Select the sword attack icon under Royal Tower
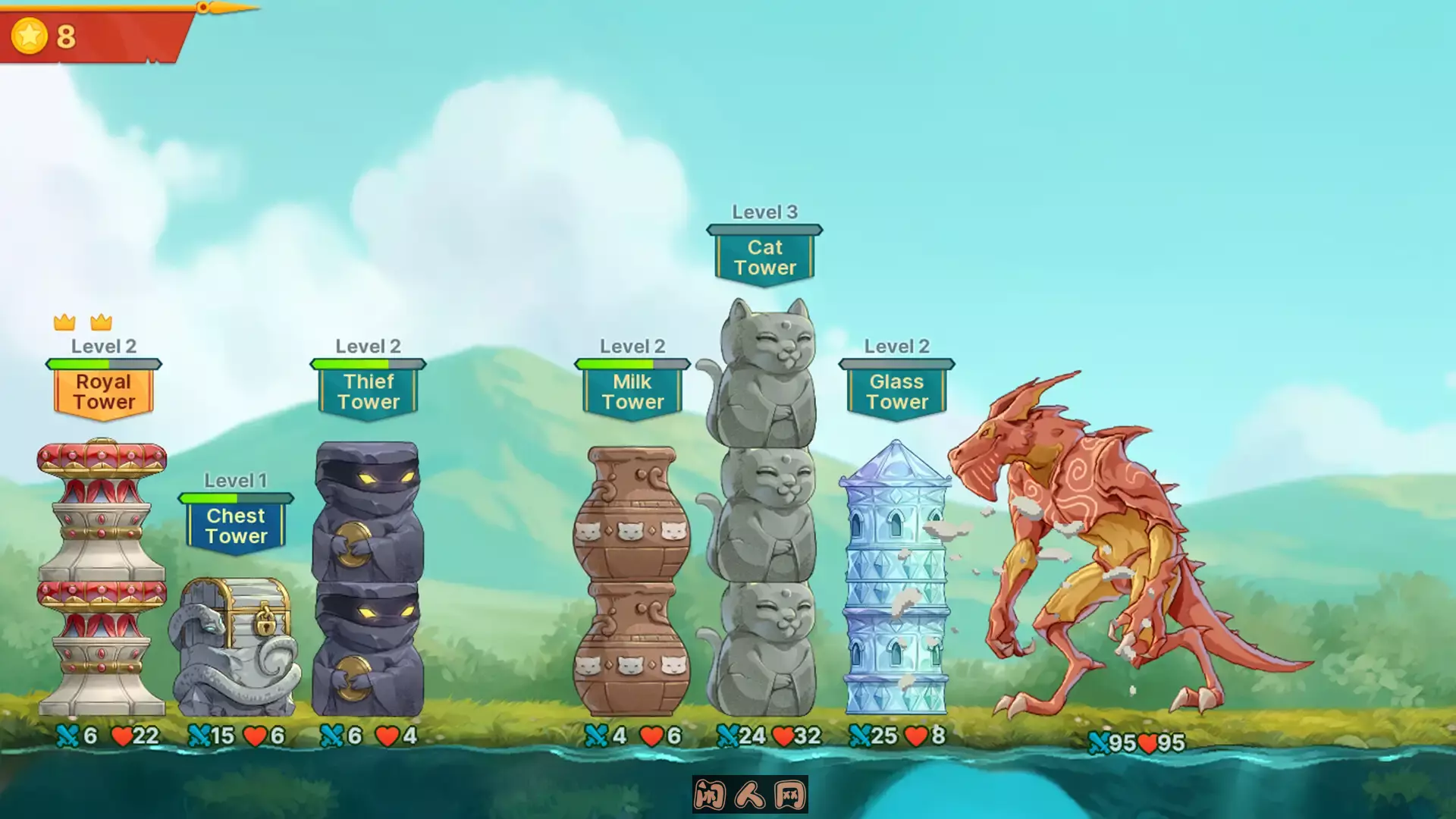Image resolution: width=1456 pixels, height=819 pixels. (68, 734)
